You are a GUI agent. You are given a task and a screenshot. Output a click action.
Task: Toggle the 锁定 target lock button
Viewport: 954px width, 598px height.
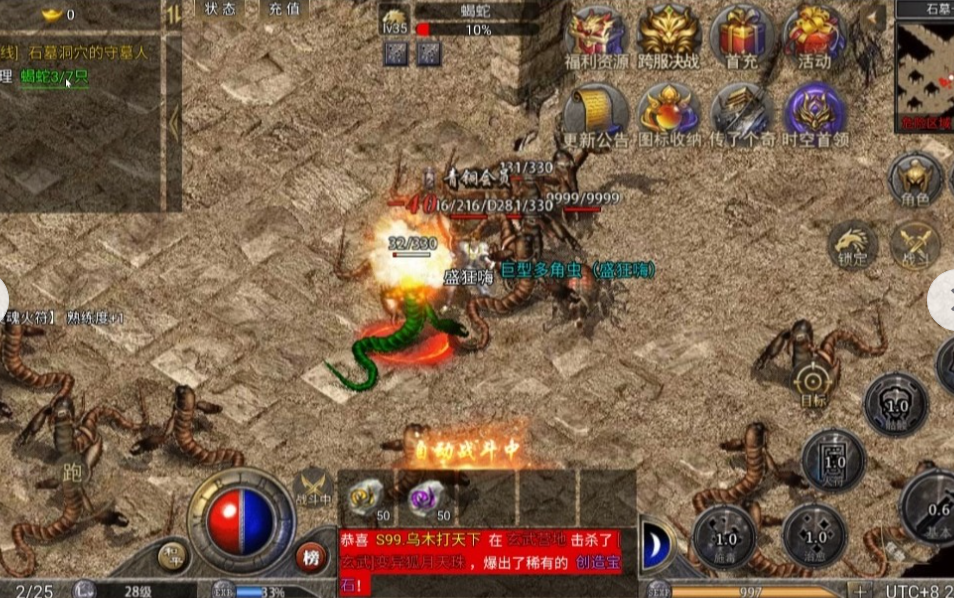coord(852,245)
